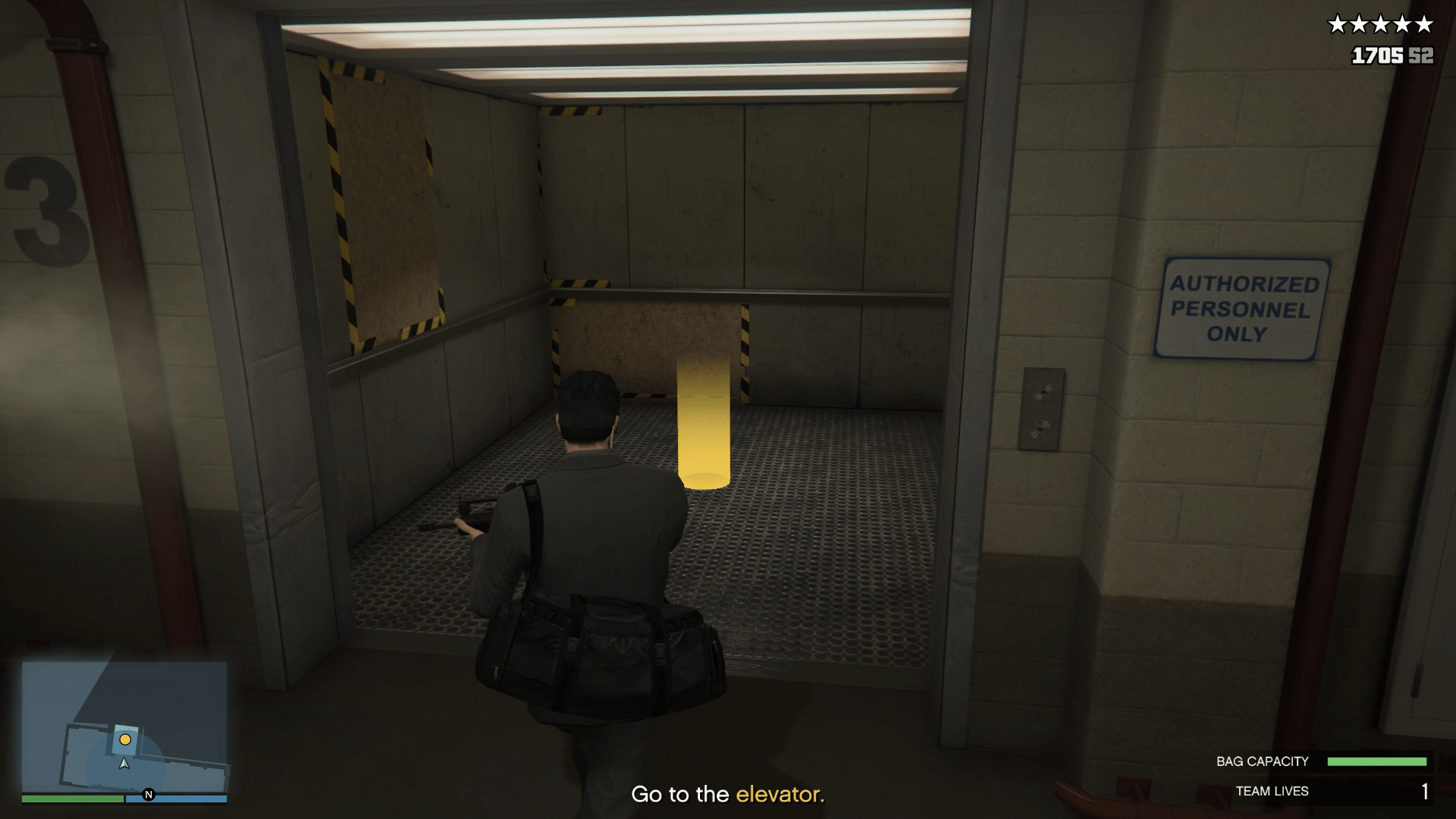Click the north indicator on the minimap

coord(149,795)
